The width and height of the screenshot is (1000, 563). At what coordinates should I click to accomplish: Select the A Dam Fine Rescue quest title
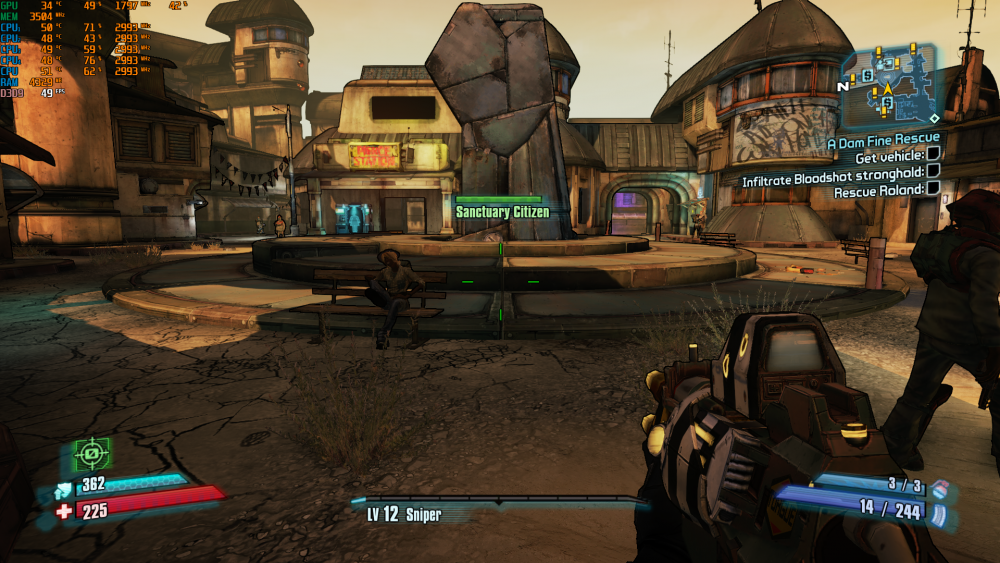883,140
